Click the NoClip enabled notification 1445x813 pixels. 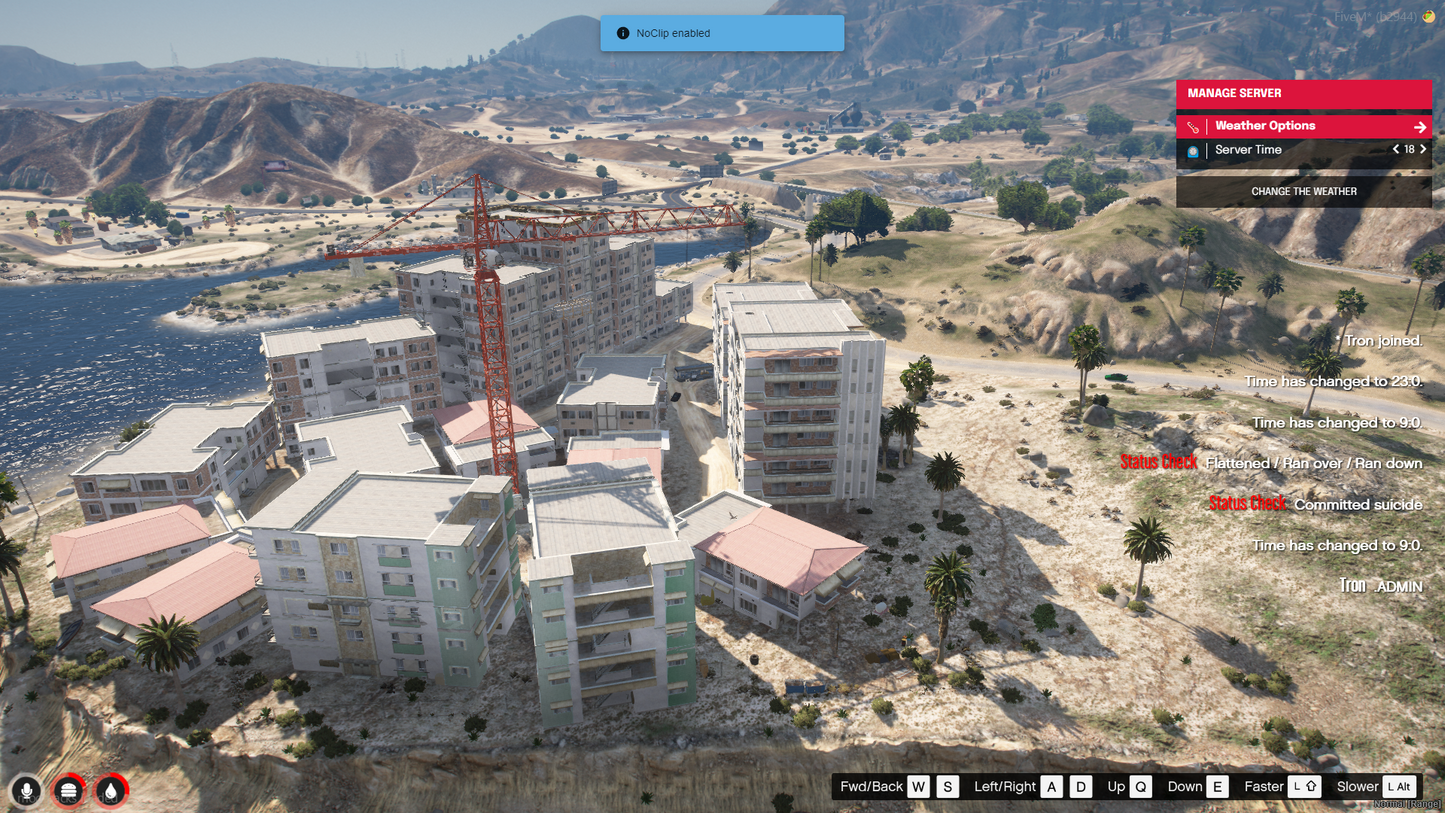point(722,33)
